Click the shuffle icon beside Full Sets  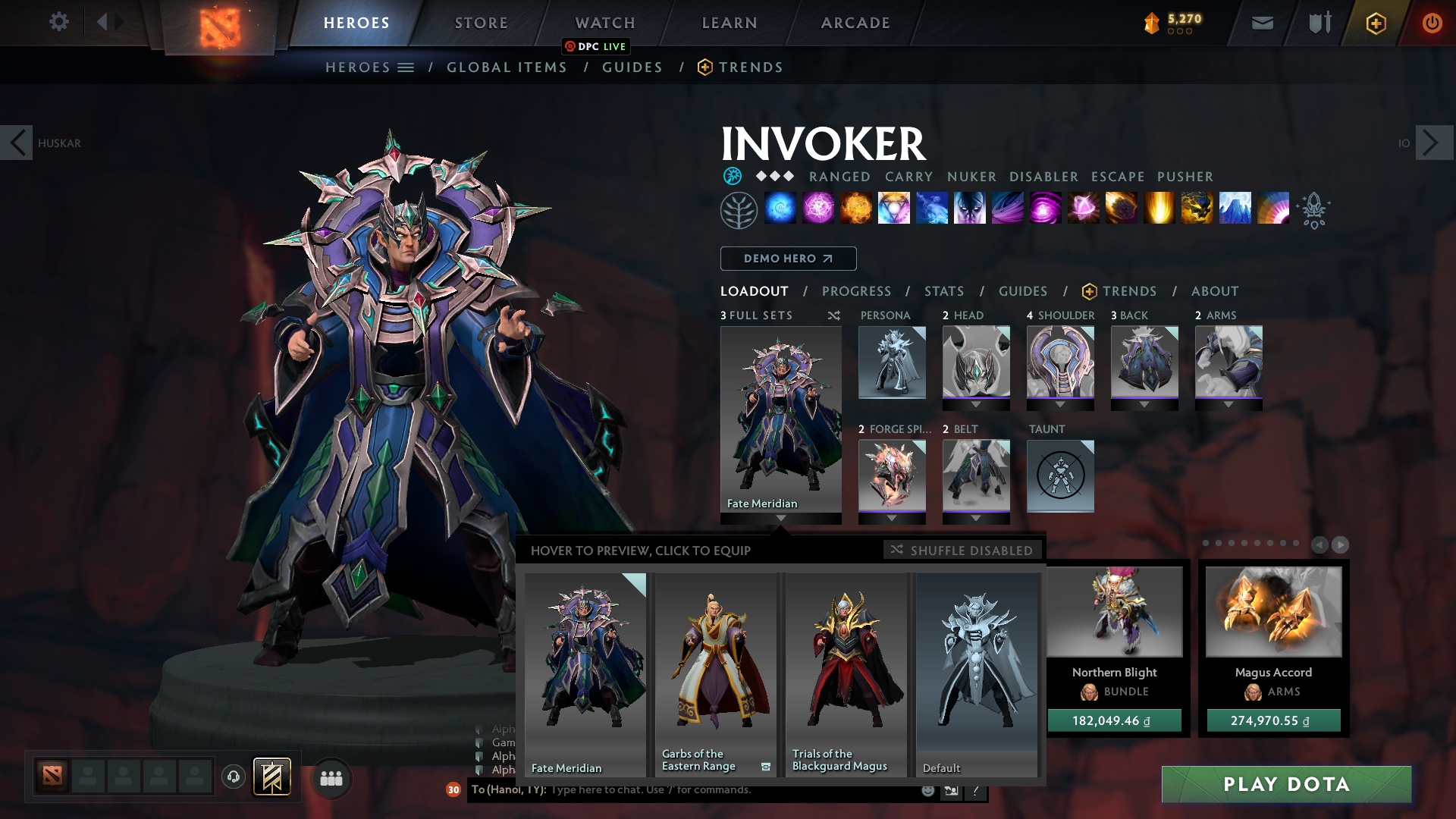(833, 315)
